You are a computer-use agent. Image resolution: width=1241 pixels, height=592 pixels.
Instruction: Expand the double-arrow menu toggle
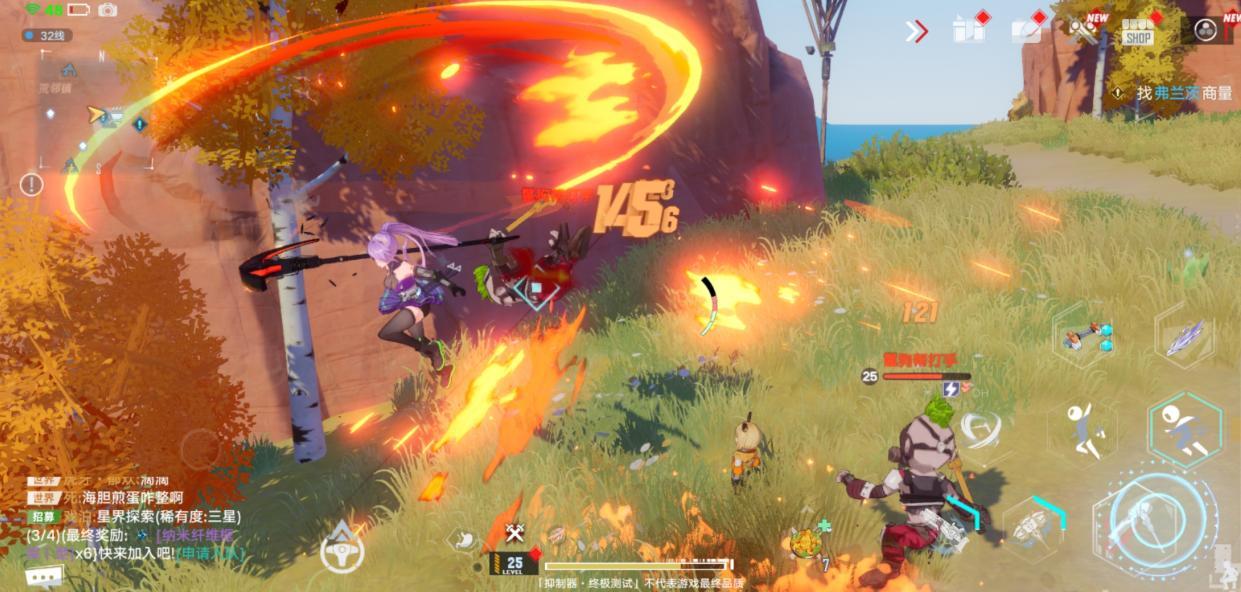(916, 31)
